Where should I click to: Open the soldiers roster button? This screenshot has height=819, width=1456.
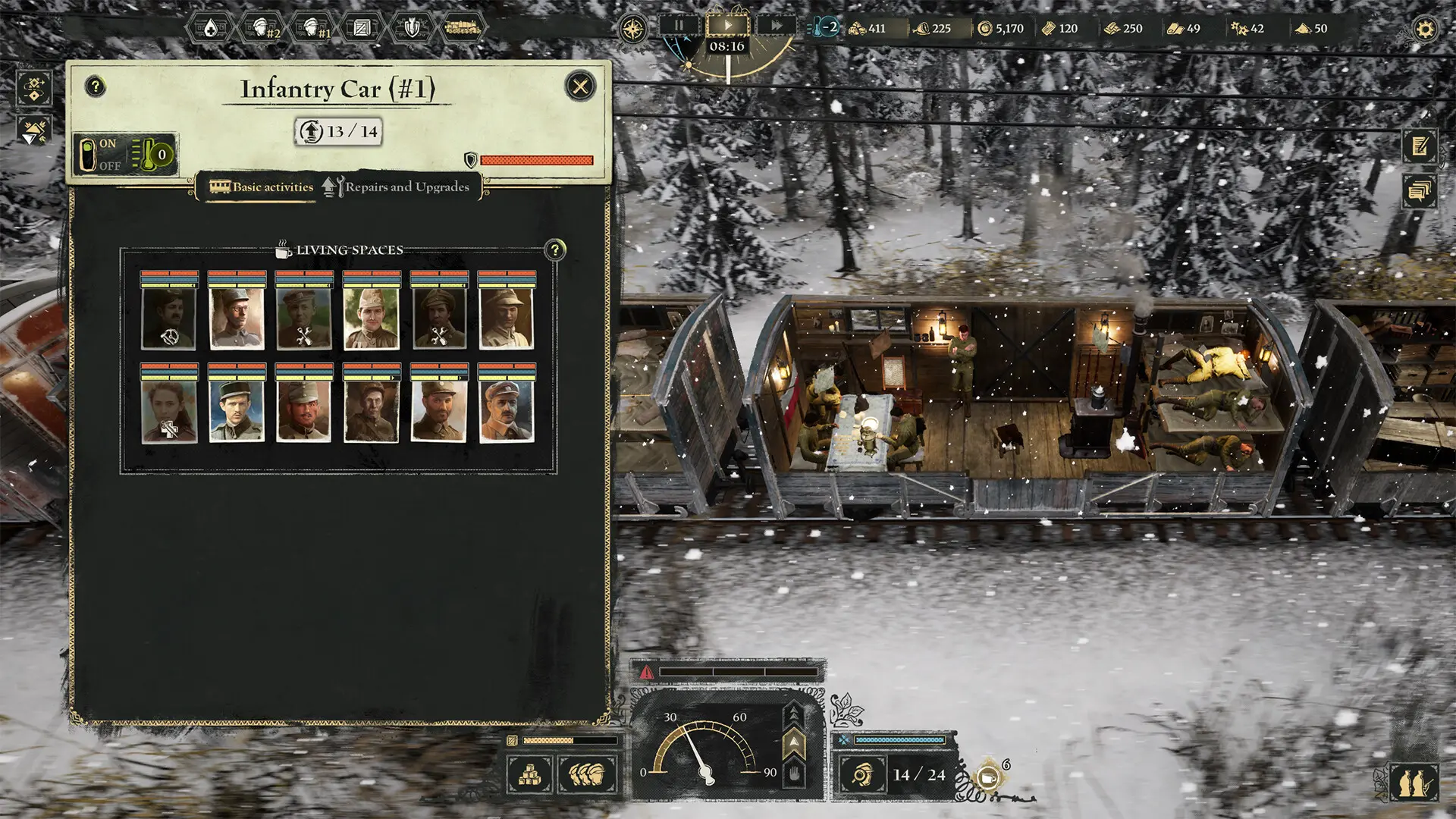click(586, 774)
